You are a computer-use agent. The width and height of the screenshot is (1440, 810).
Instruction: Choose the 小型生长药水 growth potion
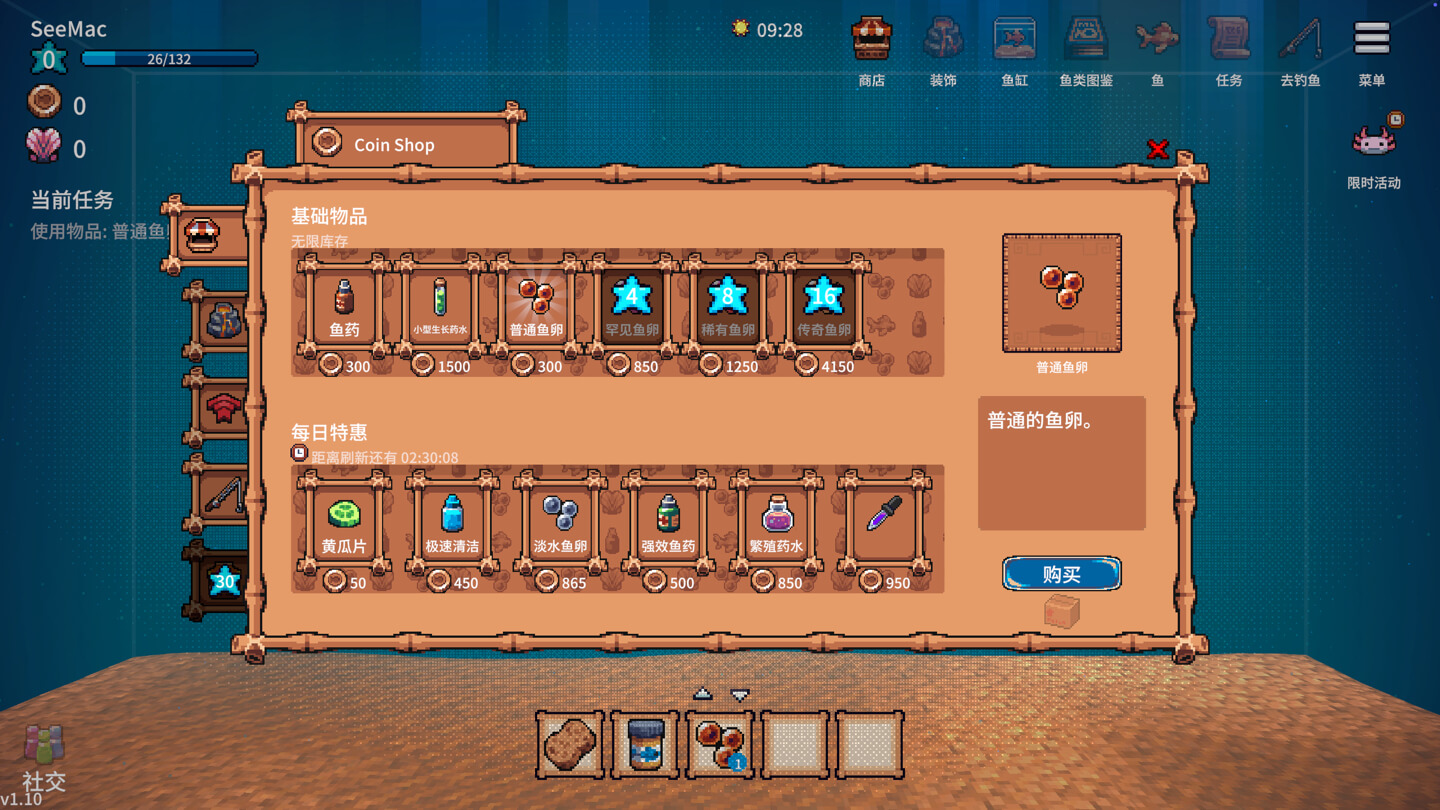click(x=440, y=305)
